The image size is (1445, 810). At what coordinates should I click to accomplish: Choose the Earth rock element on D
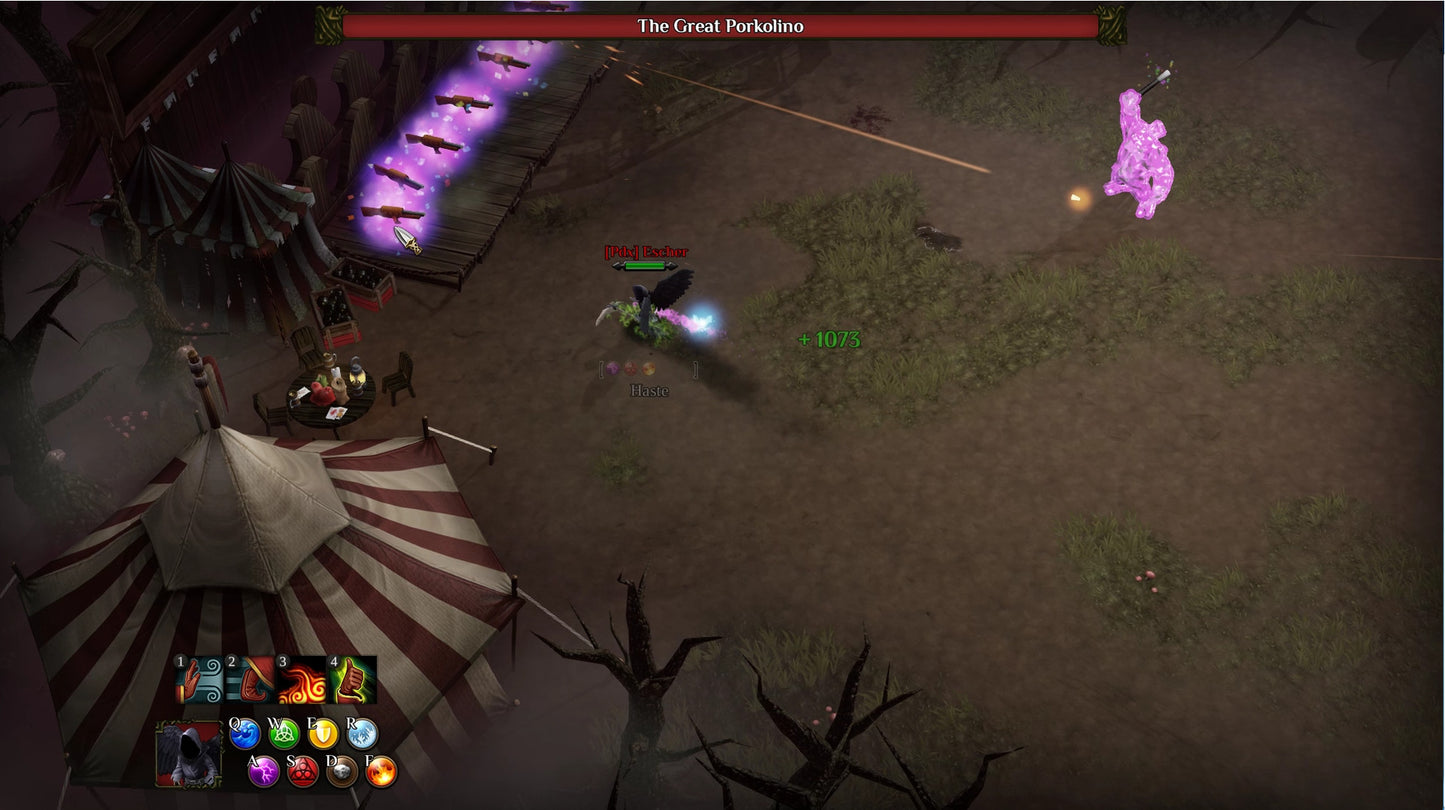coord(341,772)
